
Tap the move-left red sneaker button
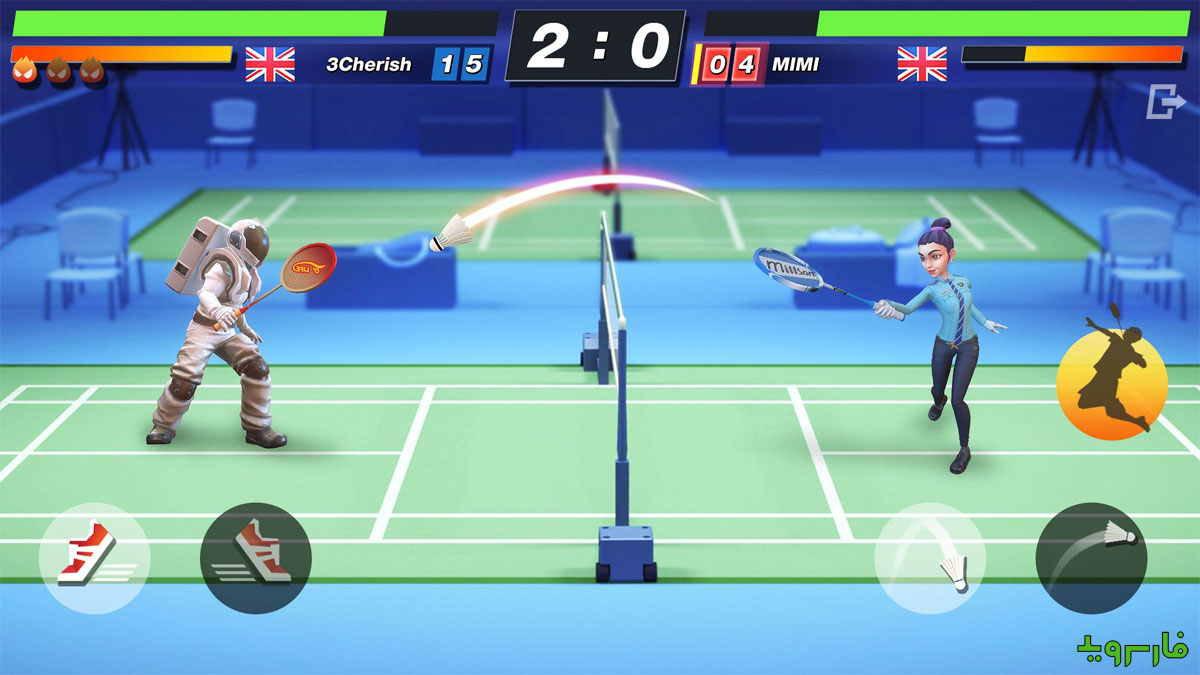tap(95, 558)
